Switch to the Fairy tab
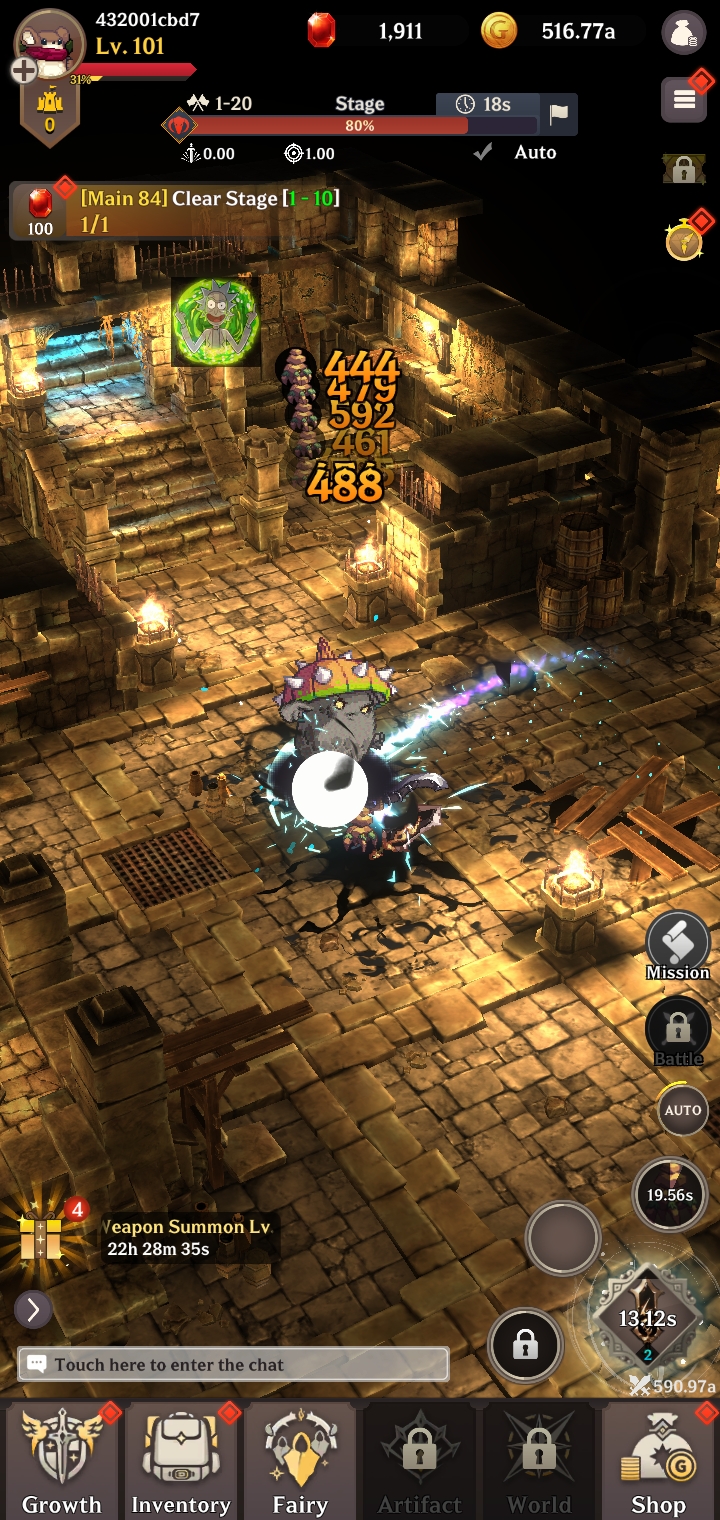 [x=300, y=1460]
